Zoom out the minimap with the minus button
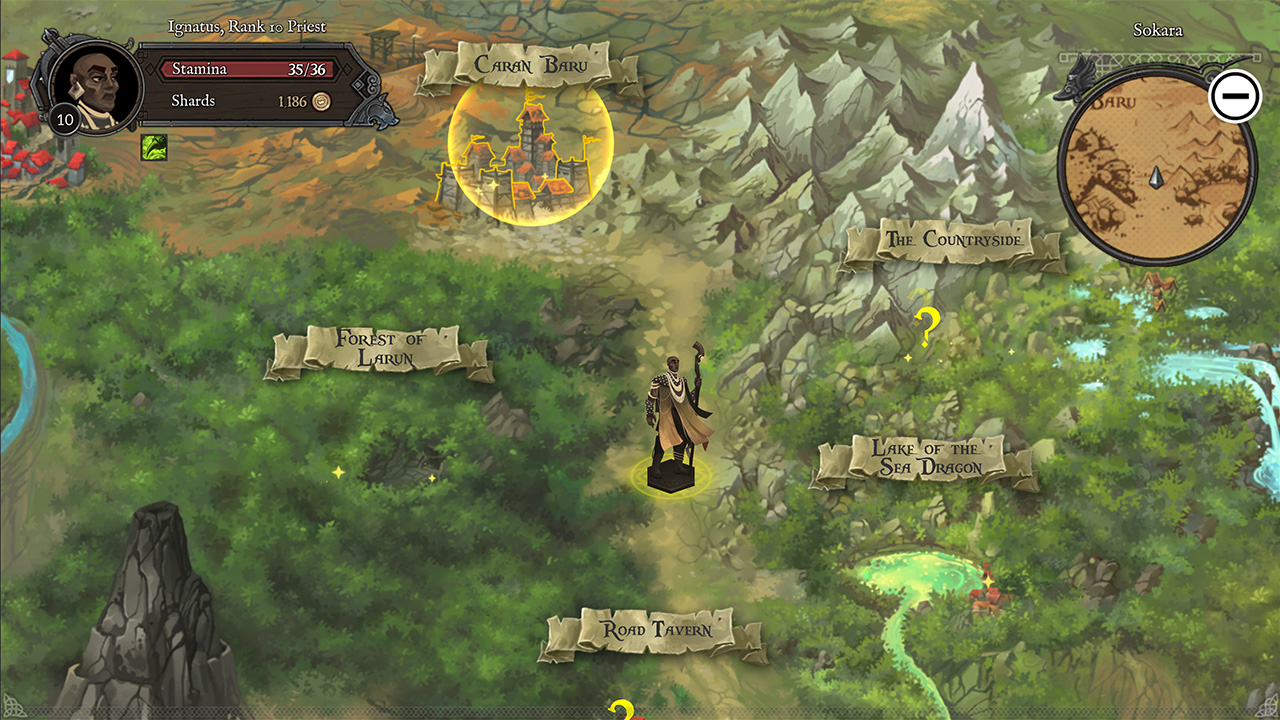Image resolution: width=1280 pixels, height=720 pixels. point(1236,96)
